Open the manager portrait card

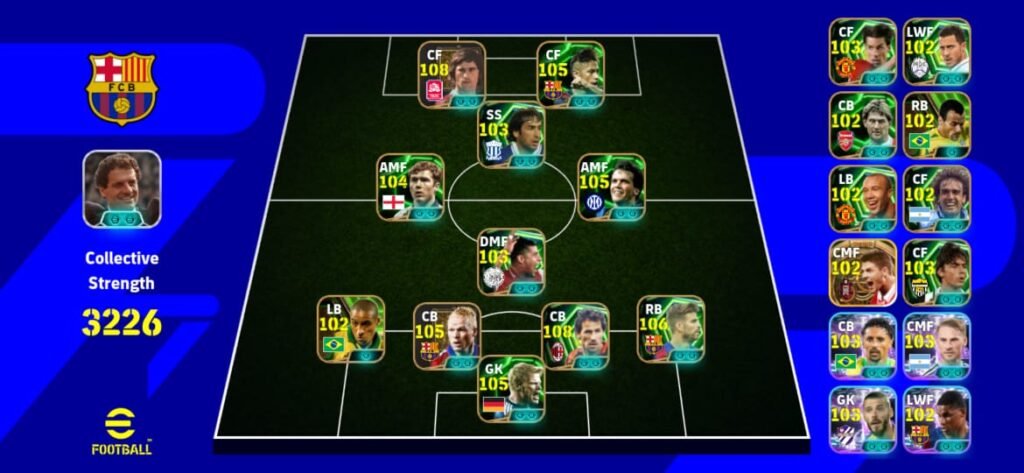pyautogui.click(x=122, y=189)
